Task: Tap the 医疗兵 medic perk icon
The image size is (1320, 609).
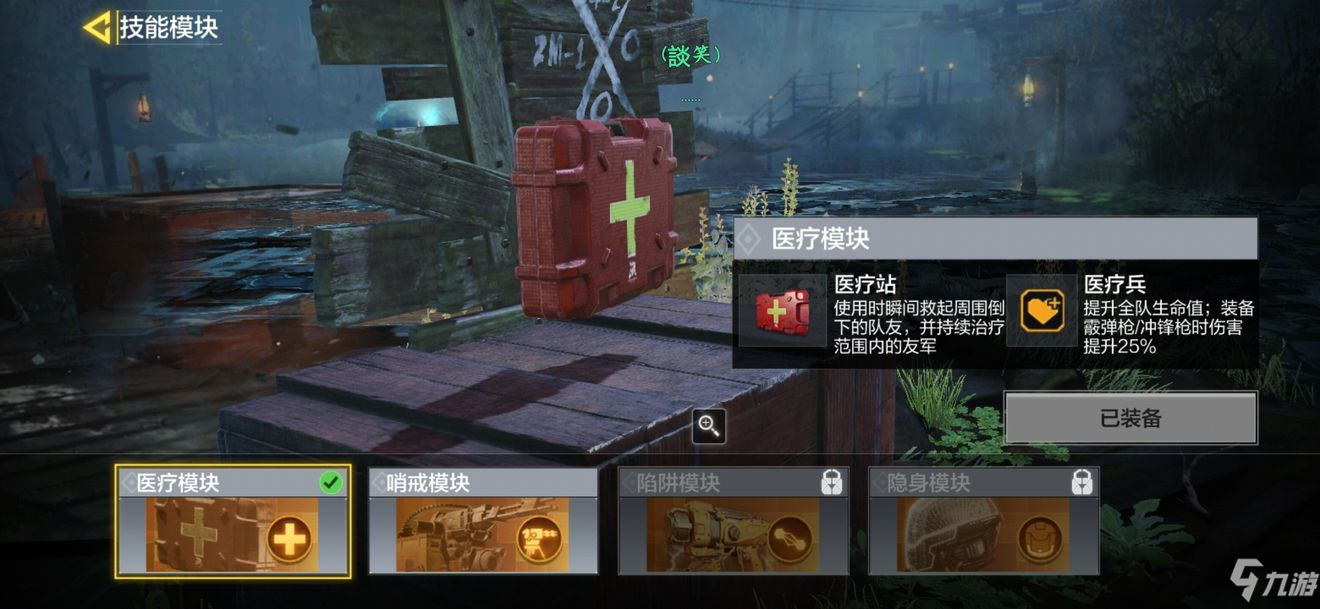Action: pyautogui.click(x=1040, y=310)
